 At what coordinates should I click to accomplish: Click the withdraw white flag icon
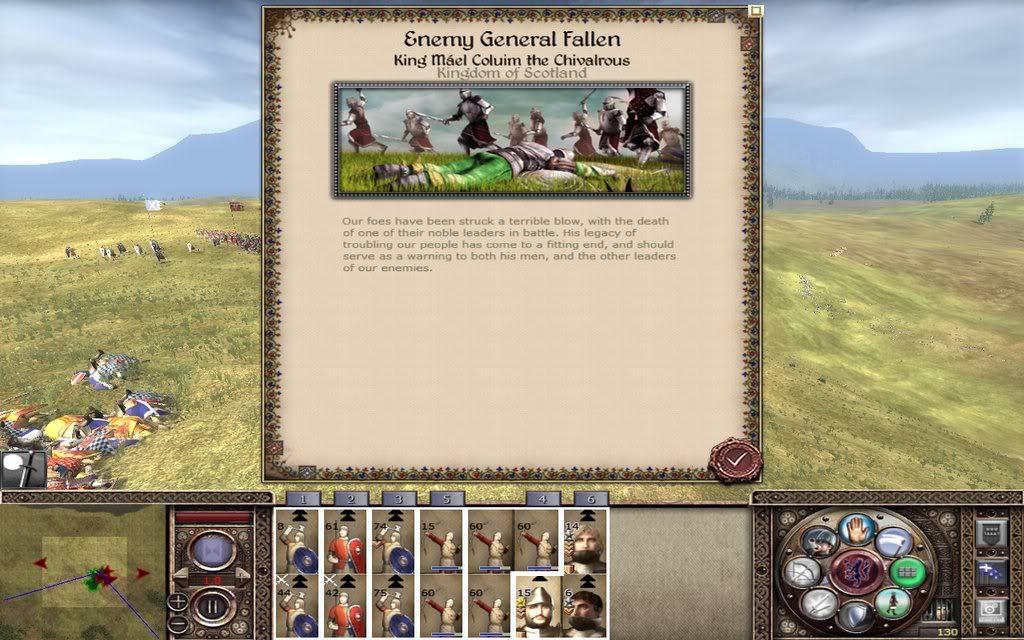click(x=892, y=543)
